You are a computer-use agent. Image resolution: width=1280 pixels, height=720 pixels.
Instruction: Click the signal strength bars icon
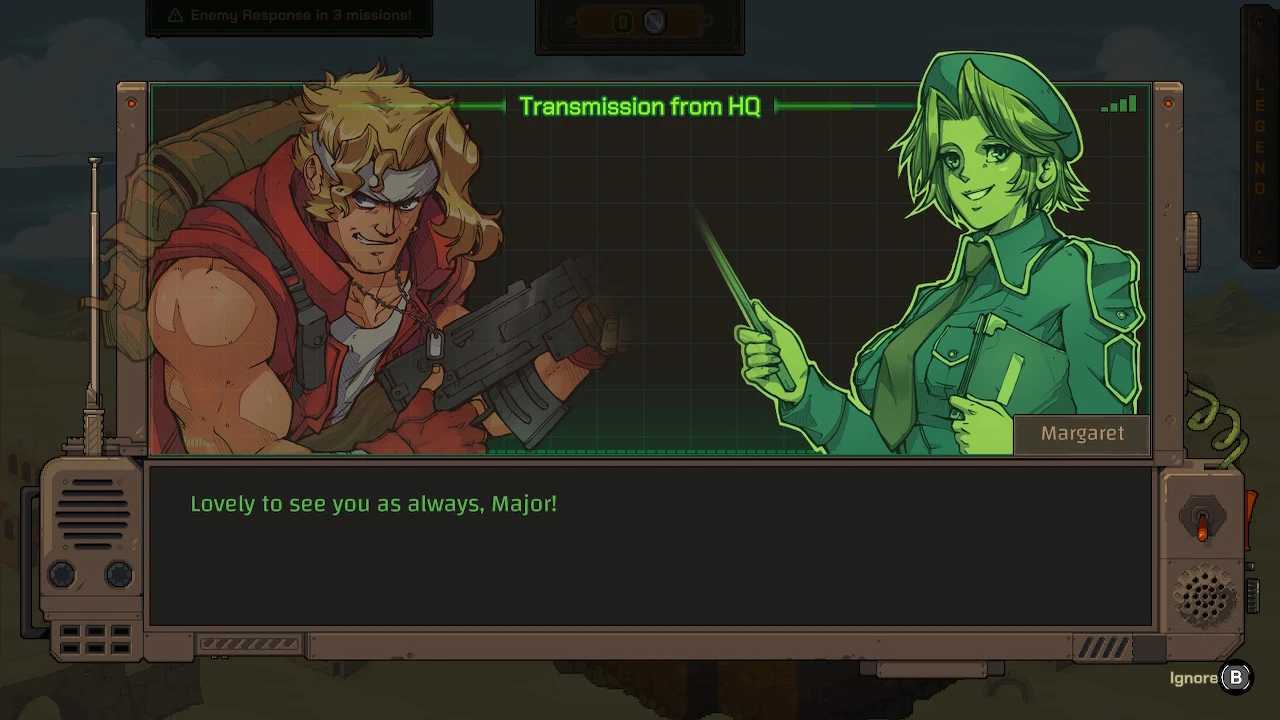pos(1119,104)
